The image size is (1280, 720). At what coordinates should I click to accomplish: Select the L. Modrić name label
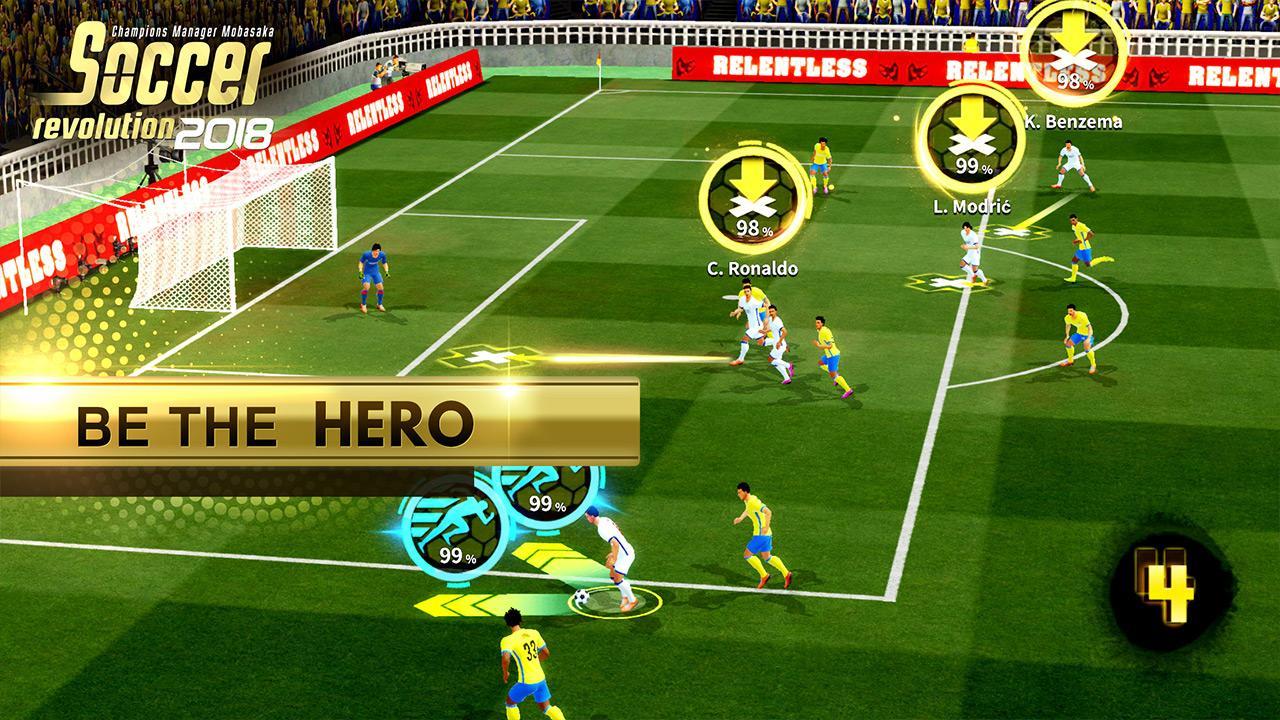pos(972,206)
